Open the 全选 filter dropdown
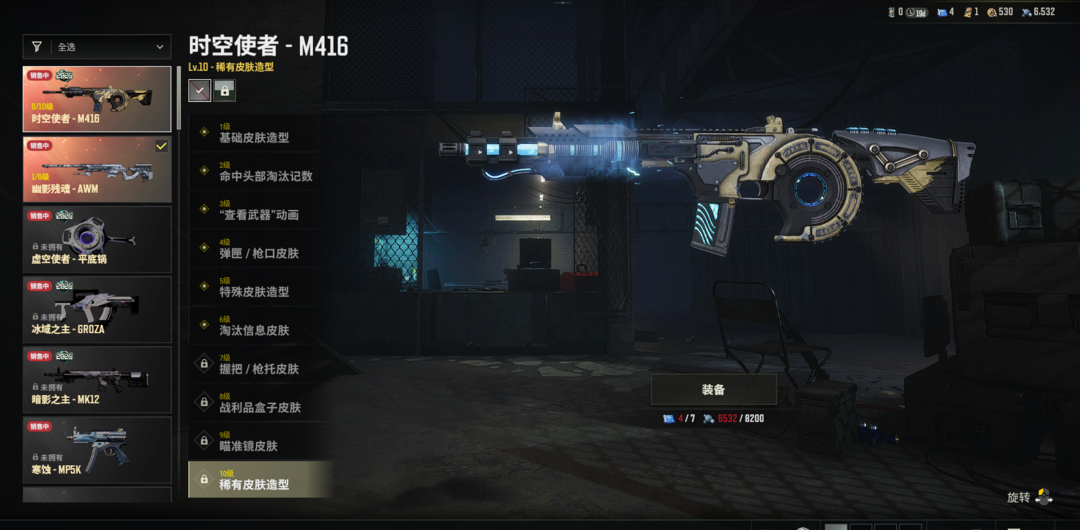The height and width of the screenshot is (530, 1080). 97,46
